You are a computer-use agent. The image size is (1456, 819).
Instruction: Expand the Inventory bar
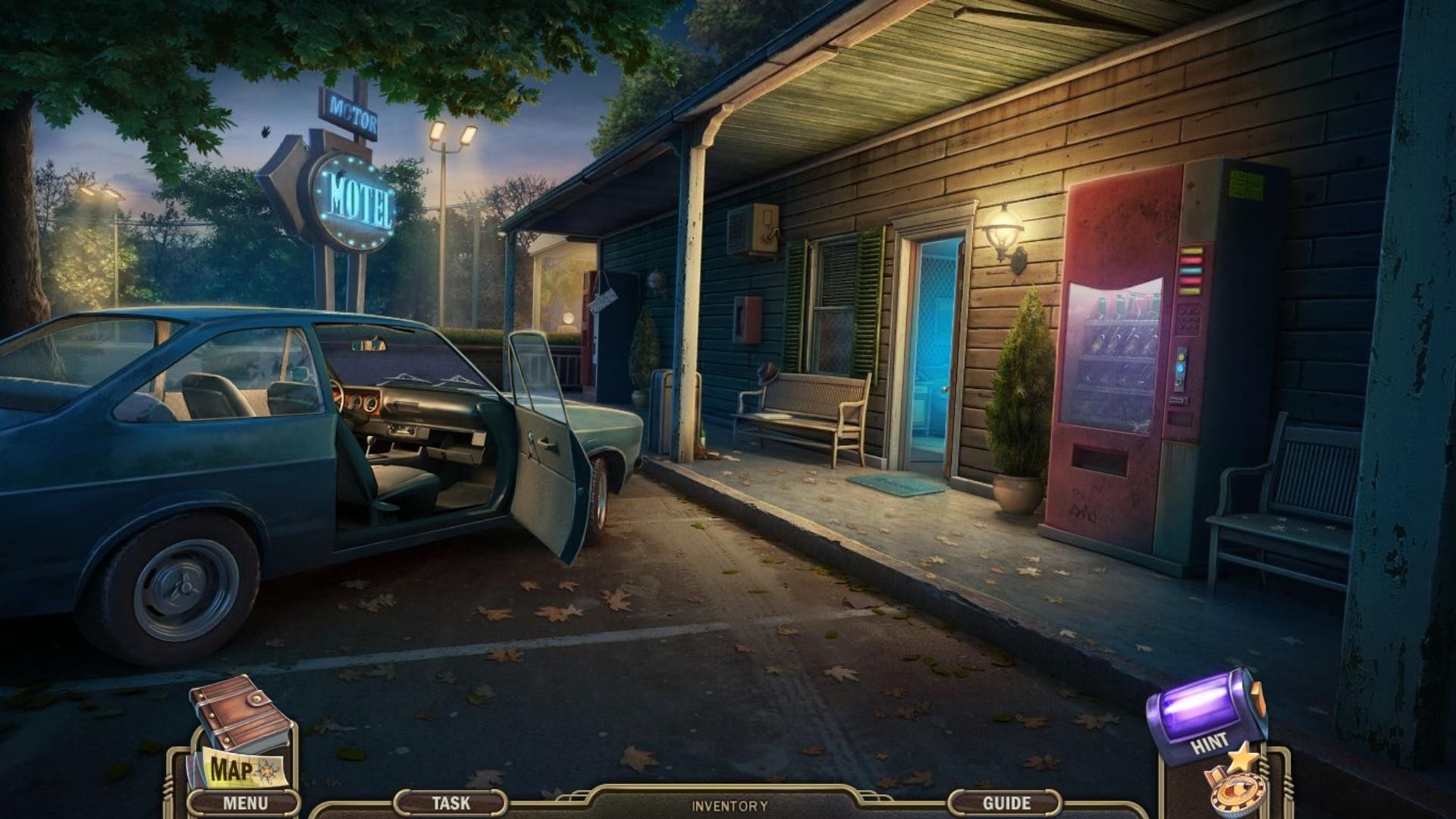pos(729,806)
